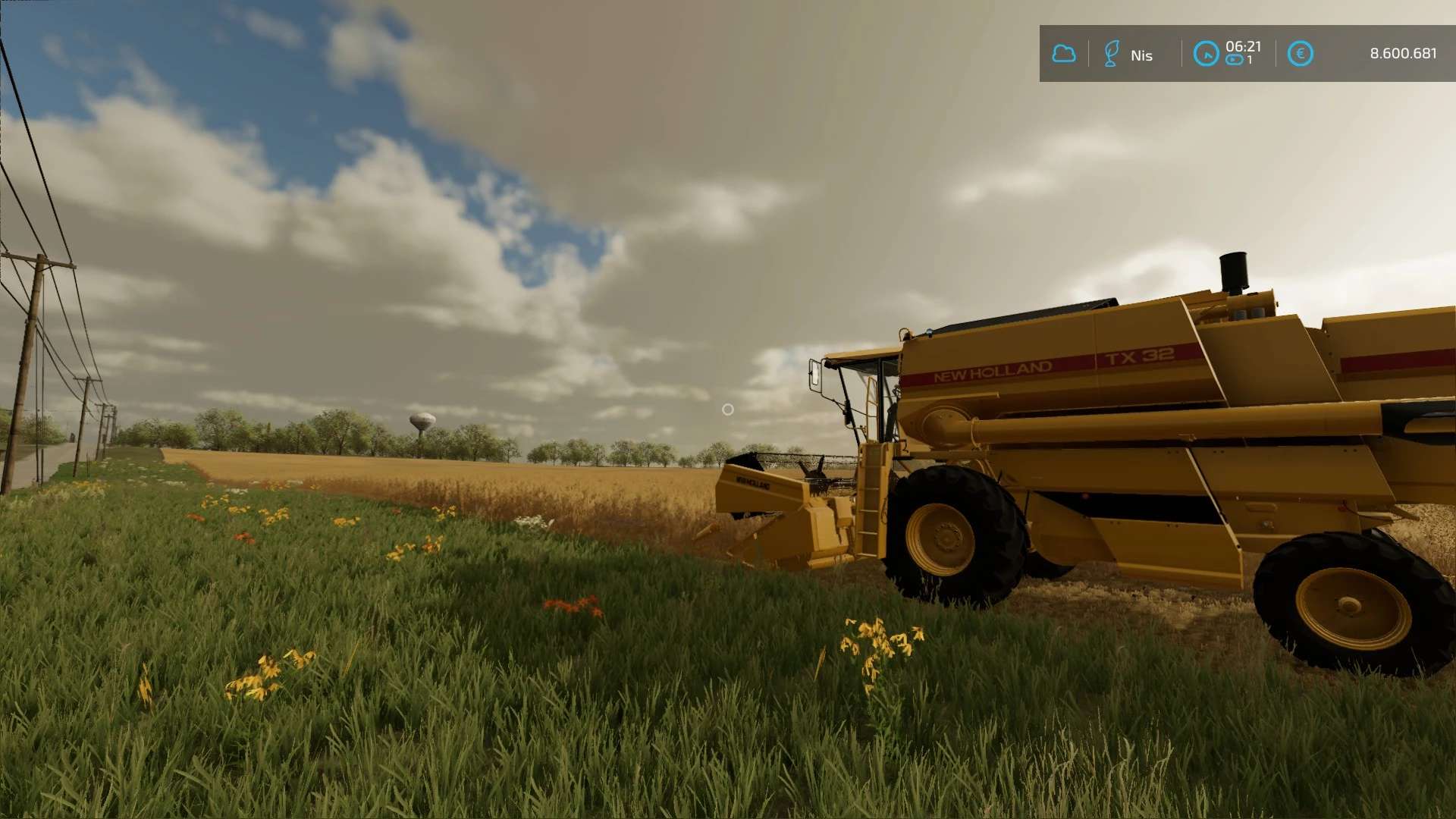Click the cloud weather icon
Screen dimensions: 1456x819
tap(1063, 54)
